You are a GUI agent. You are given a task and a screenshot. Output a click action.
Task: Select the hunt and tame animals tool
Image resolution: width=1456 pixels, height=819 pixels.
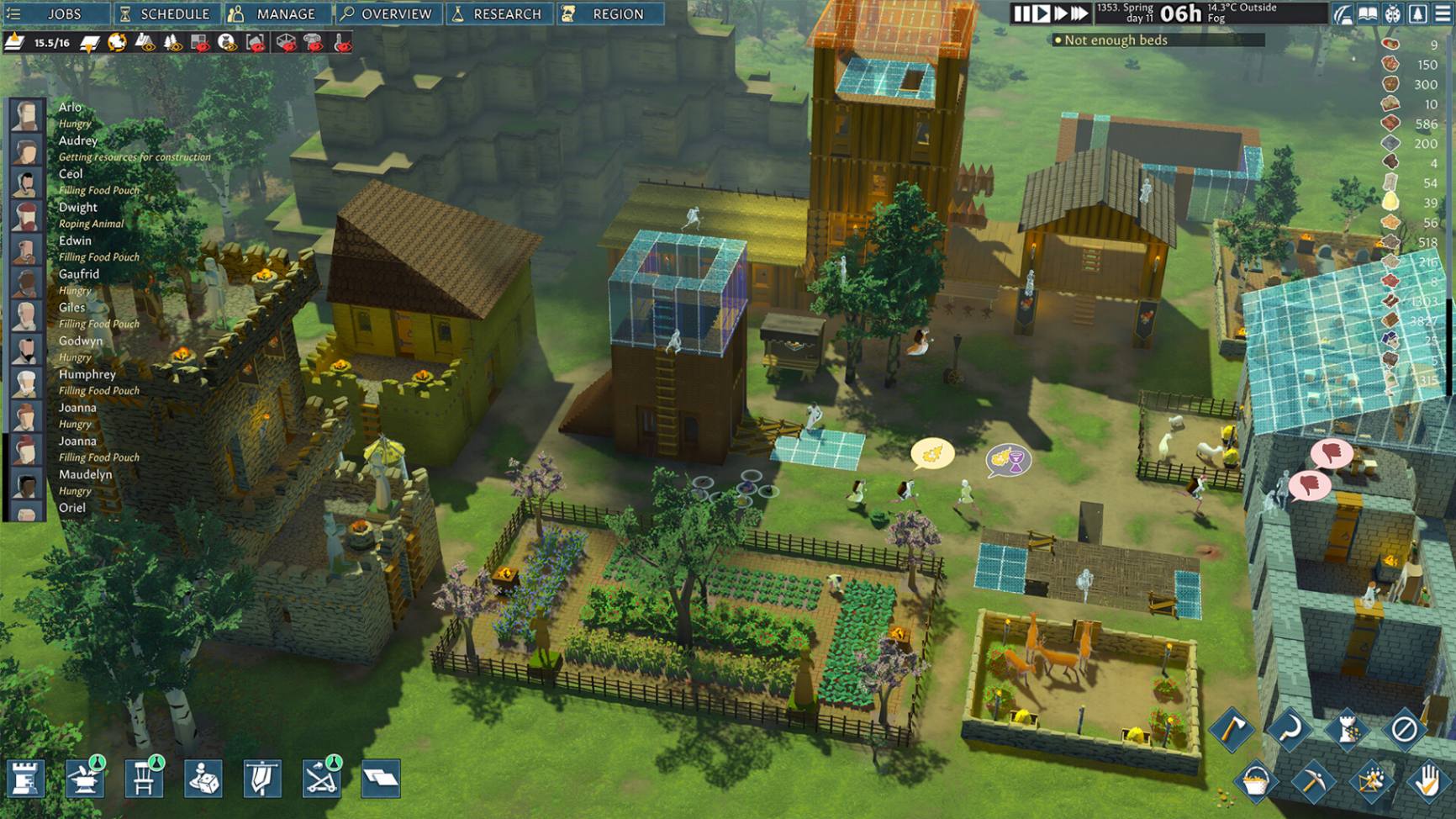1370,781
